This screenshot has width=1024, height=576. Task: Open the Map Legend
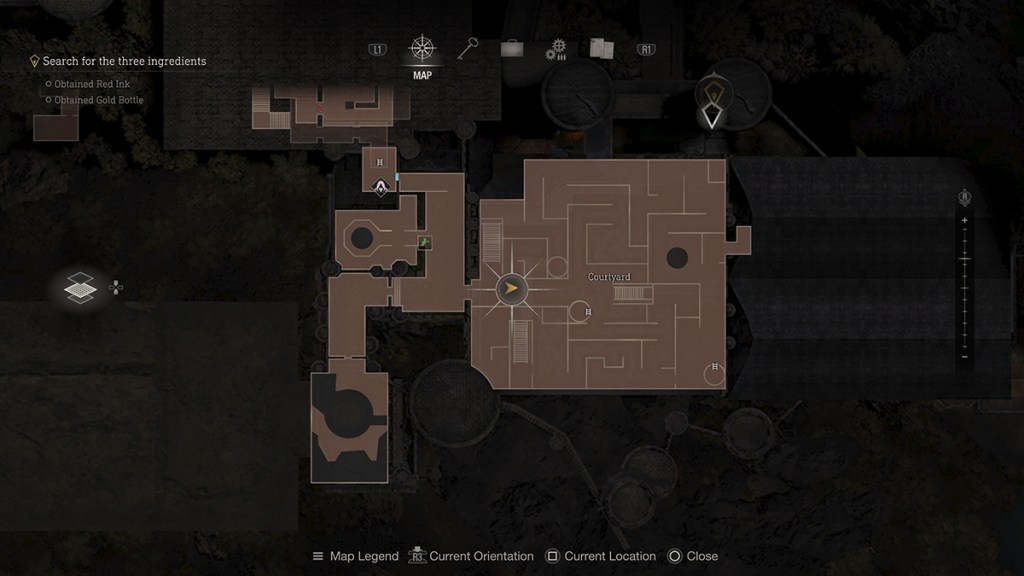[x=356, y=556]
